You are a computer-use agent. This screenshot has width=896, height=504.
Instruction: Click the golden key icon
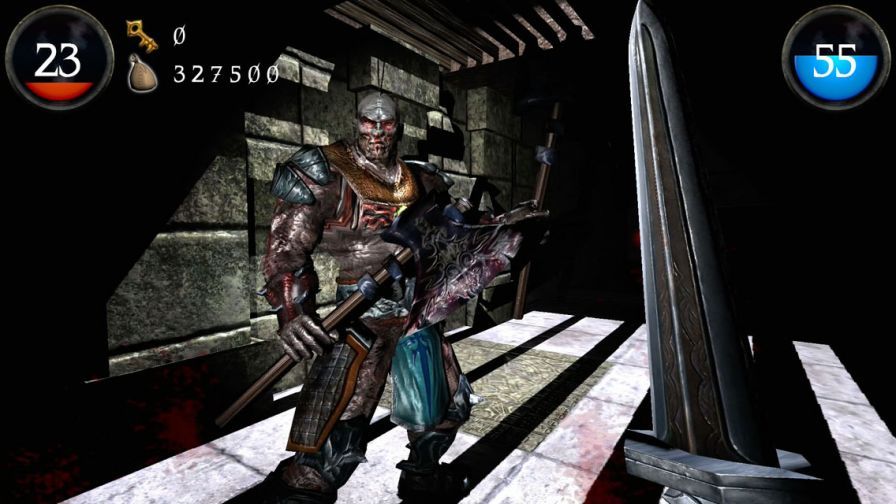(142, 36)
